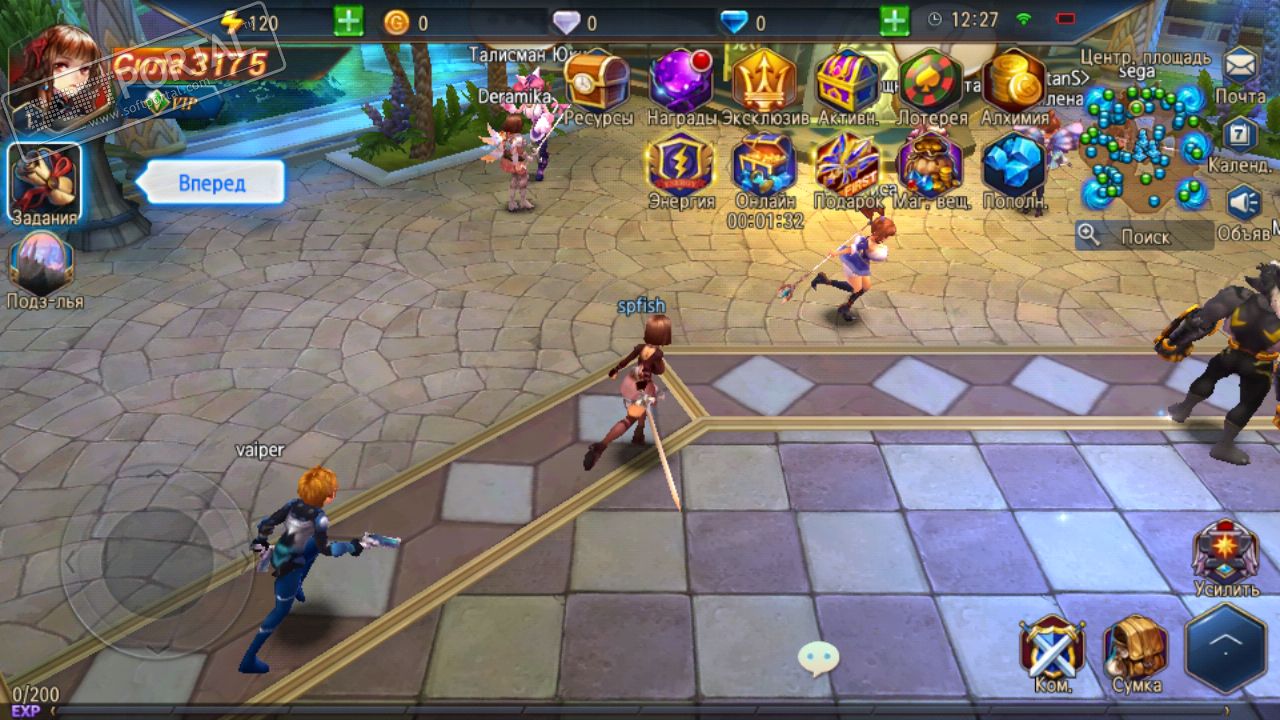Image resolution: width=1280 pixels, height=720 pixels.
Task: Claim the Онлайн timed chest
Action: [765, 164]
